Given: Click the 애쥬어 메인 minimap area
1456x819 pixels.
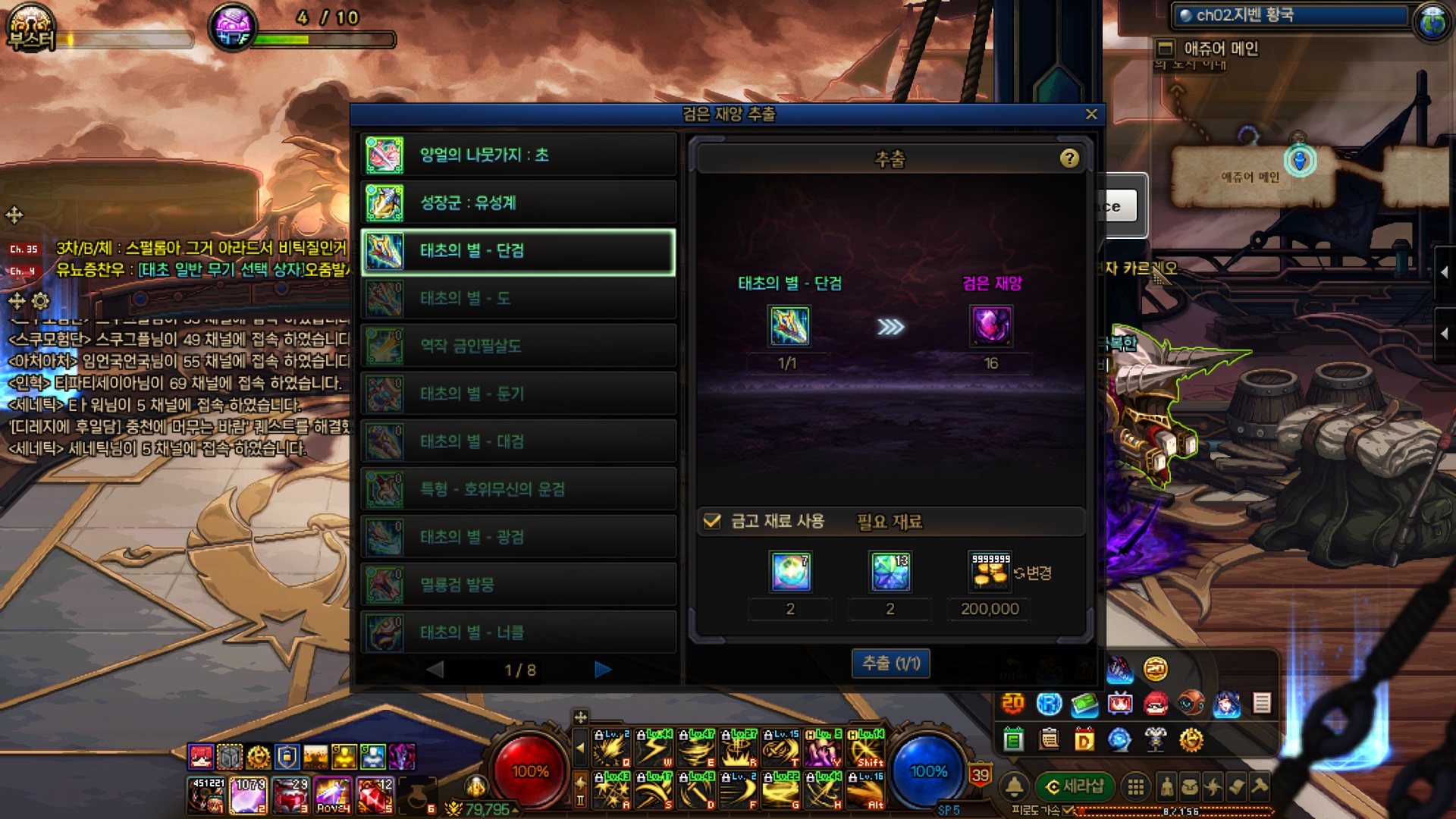Looking at the screenshot, I should pyautogui.click(x=1250, y=177).
